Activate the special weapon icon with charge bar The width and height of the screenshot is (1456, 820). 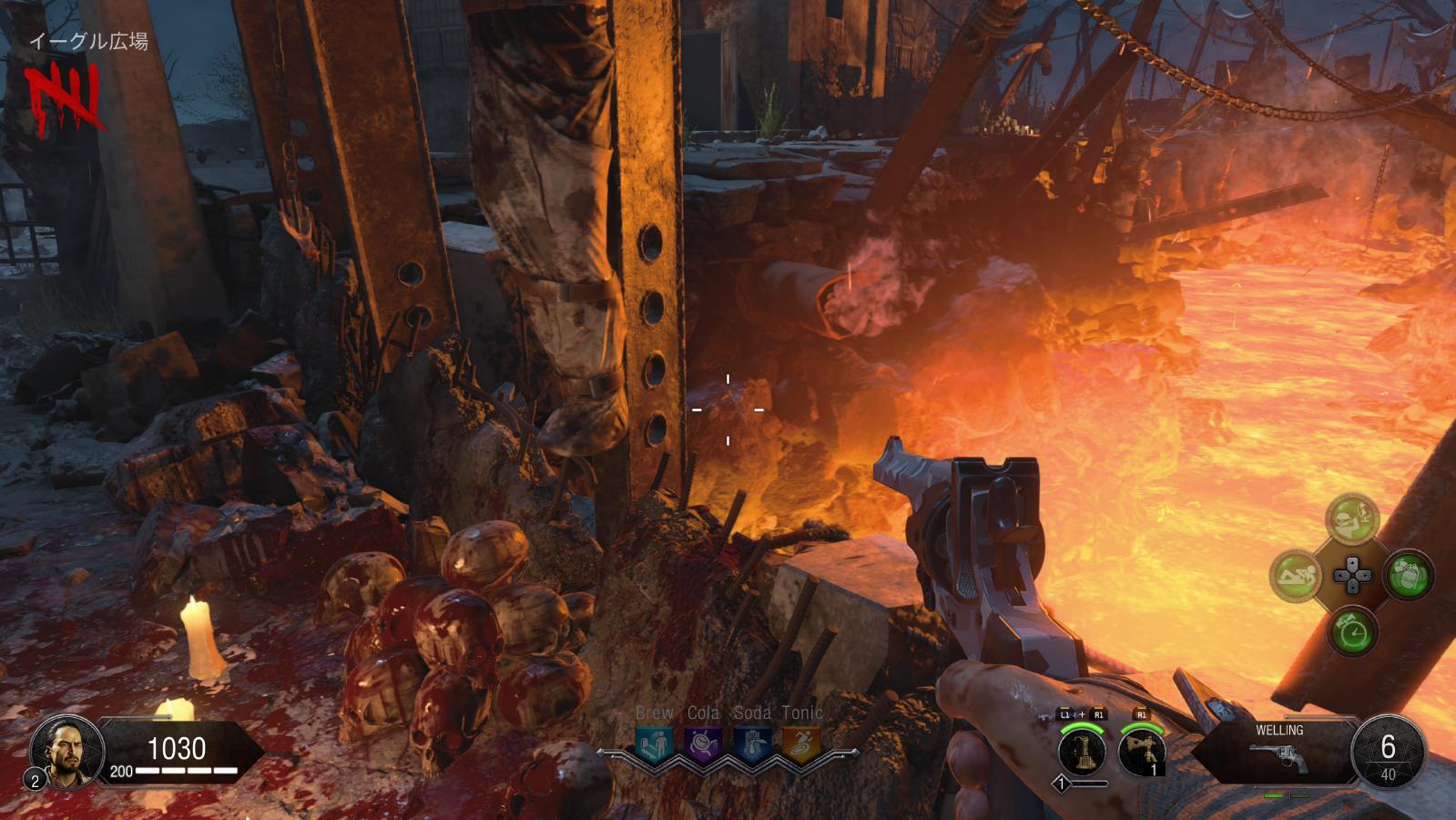pos(1083,753)
